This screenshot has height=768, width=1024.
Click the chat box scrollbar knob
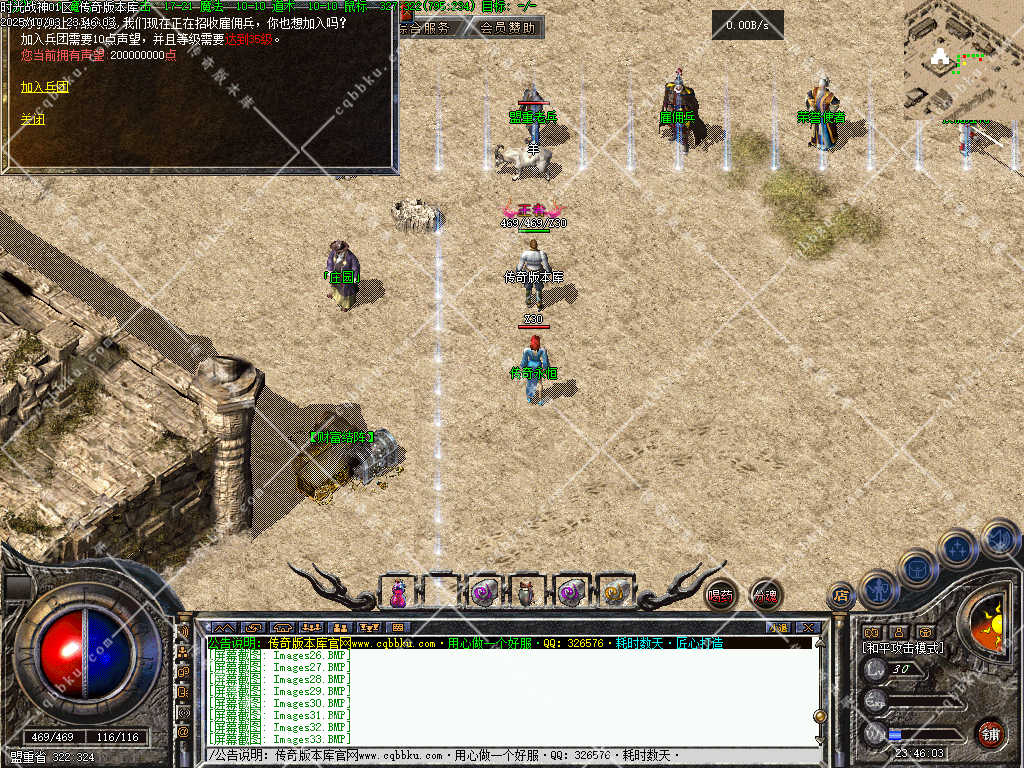pyautogui.click(x=819, y=716)
